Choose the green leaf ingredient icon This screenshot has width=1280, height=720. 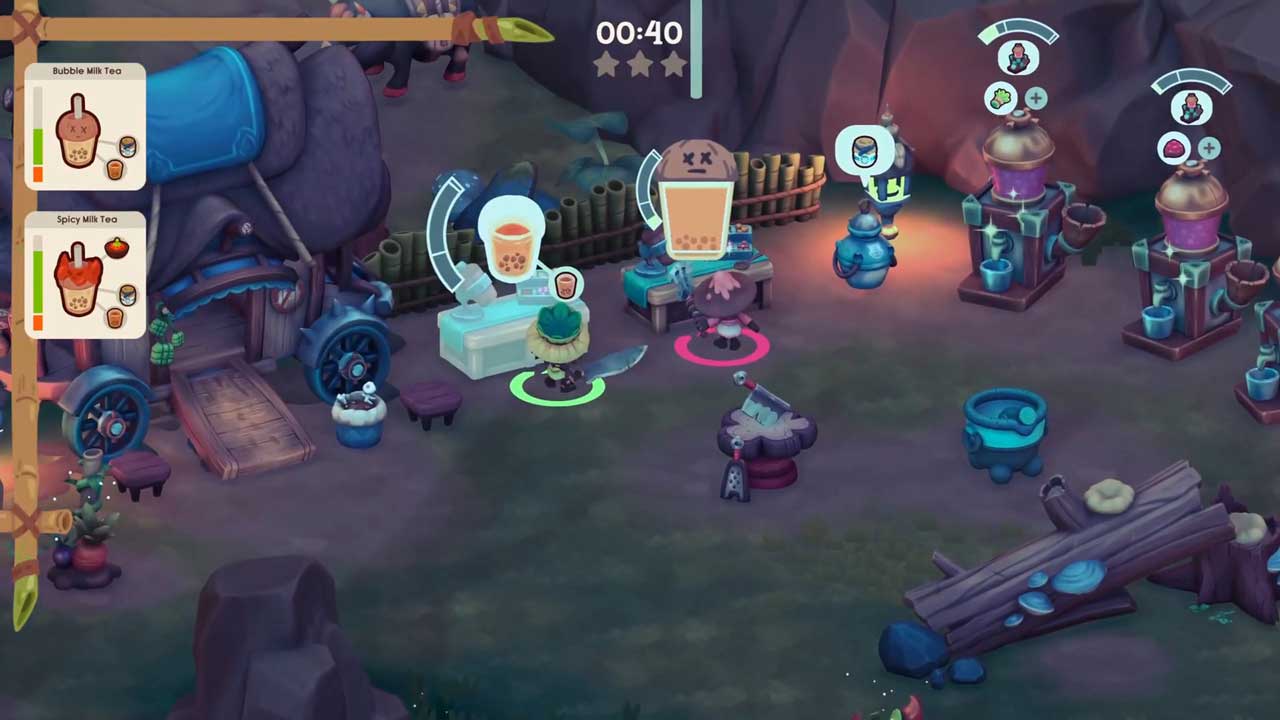click(1002, 98)
